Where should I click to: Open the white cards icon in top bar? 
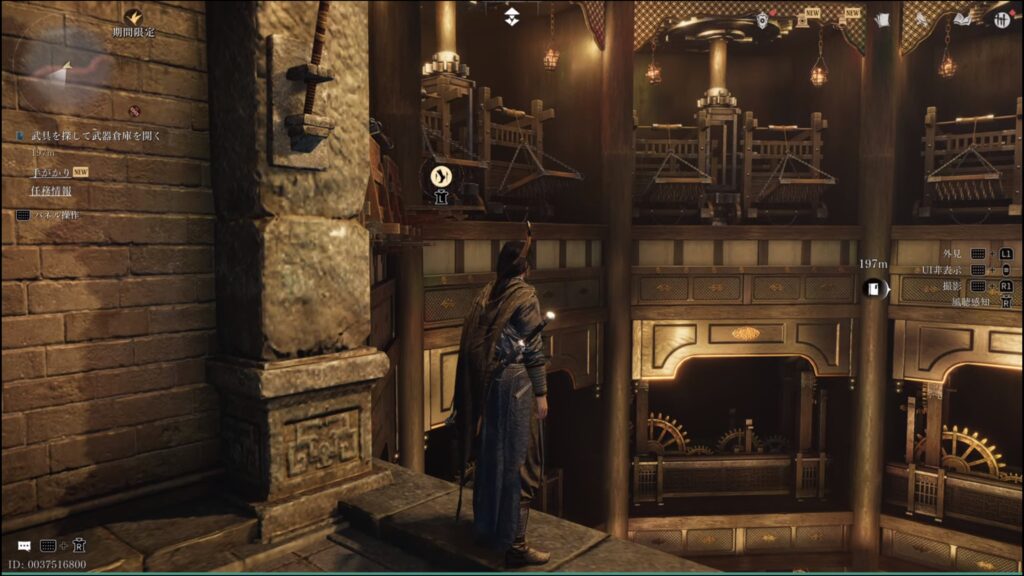881,19
